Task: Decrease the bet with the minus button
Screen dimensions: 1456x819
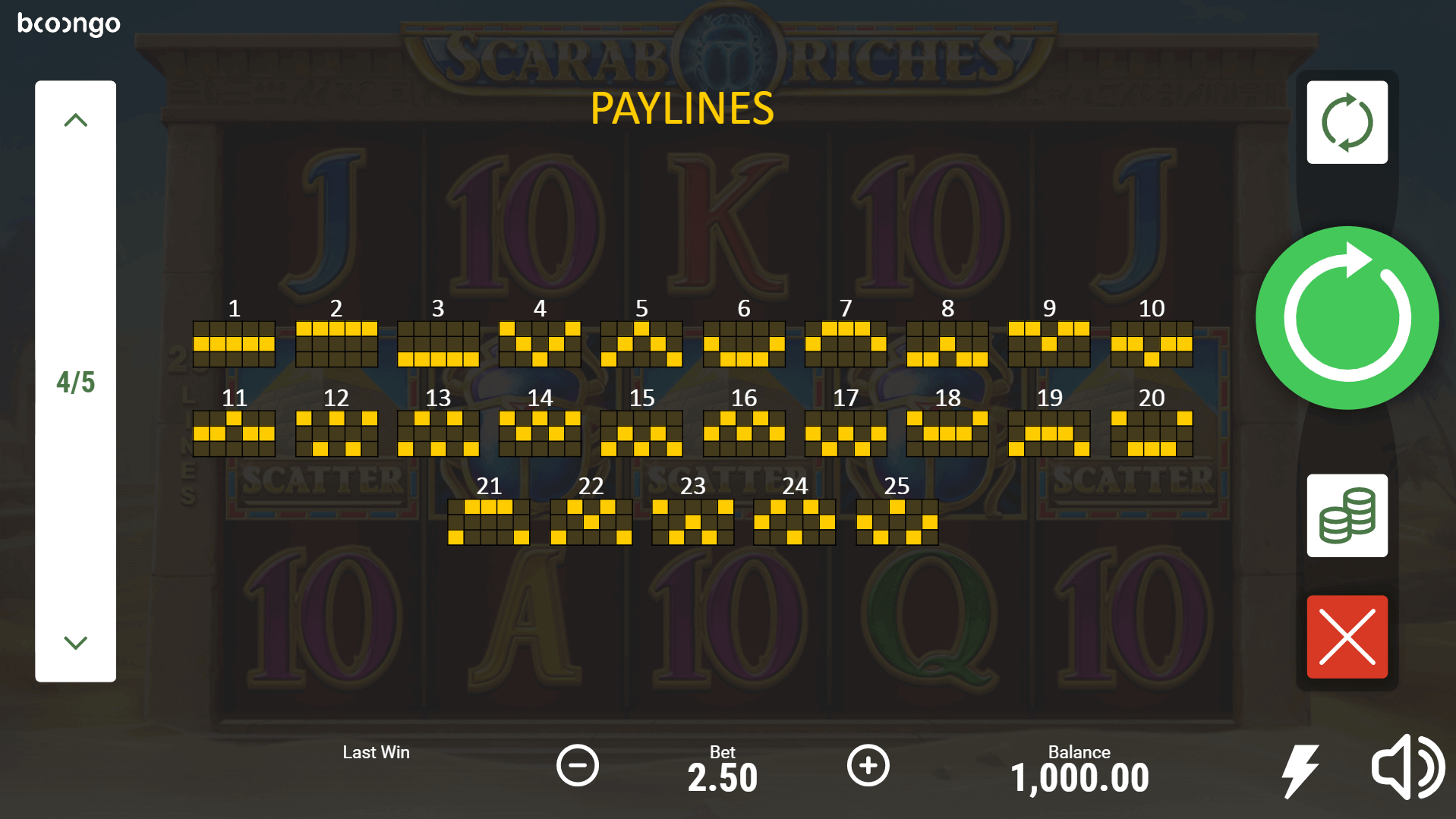Action: click(x=578, y=765)
